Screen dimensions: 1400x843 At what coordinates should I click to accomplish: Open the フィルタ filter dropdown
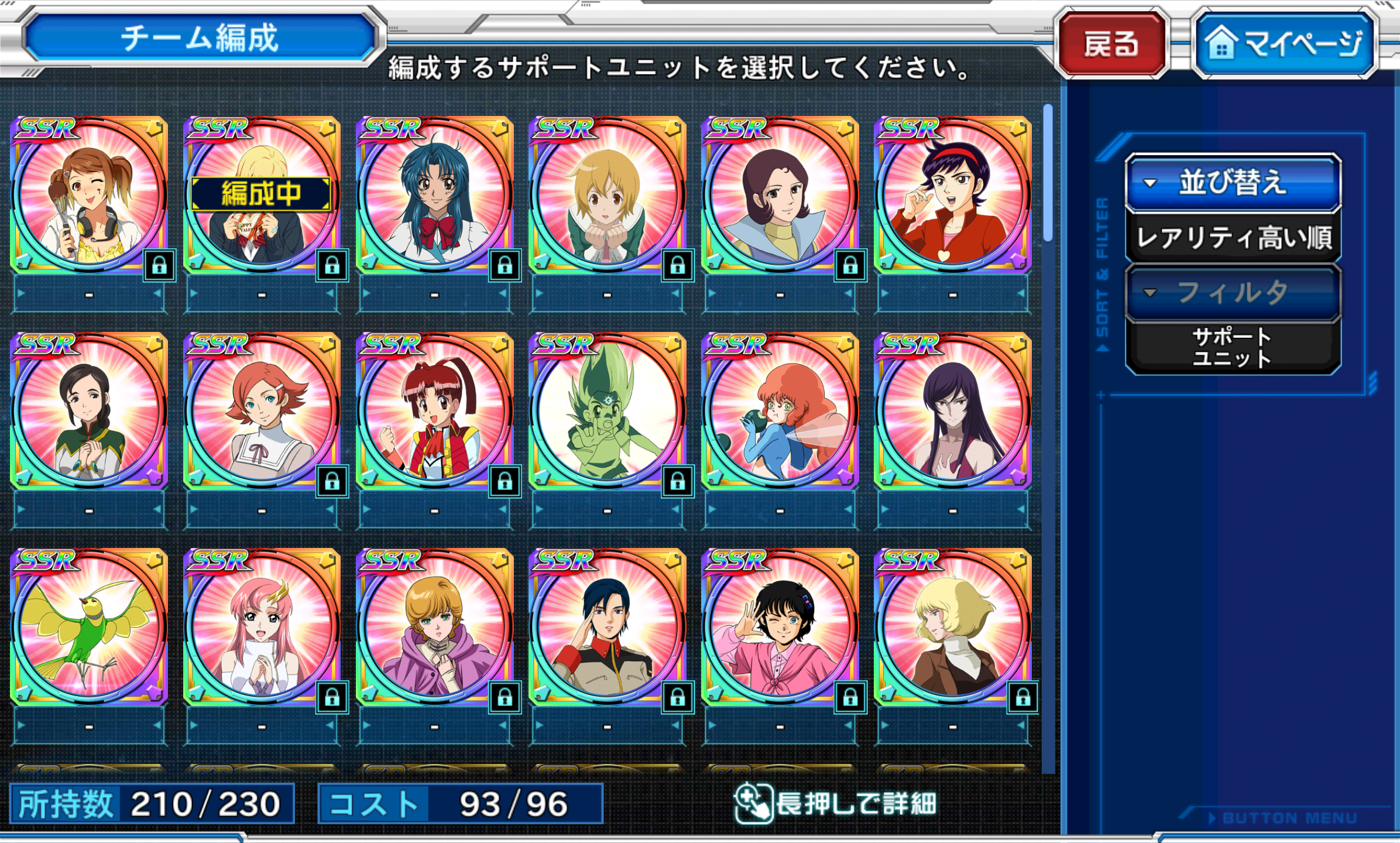(x=1233, y=292)
